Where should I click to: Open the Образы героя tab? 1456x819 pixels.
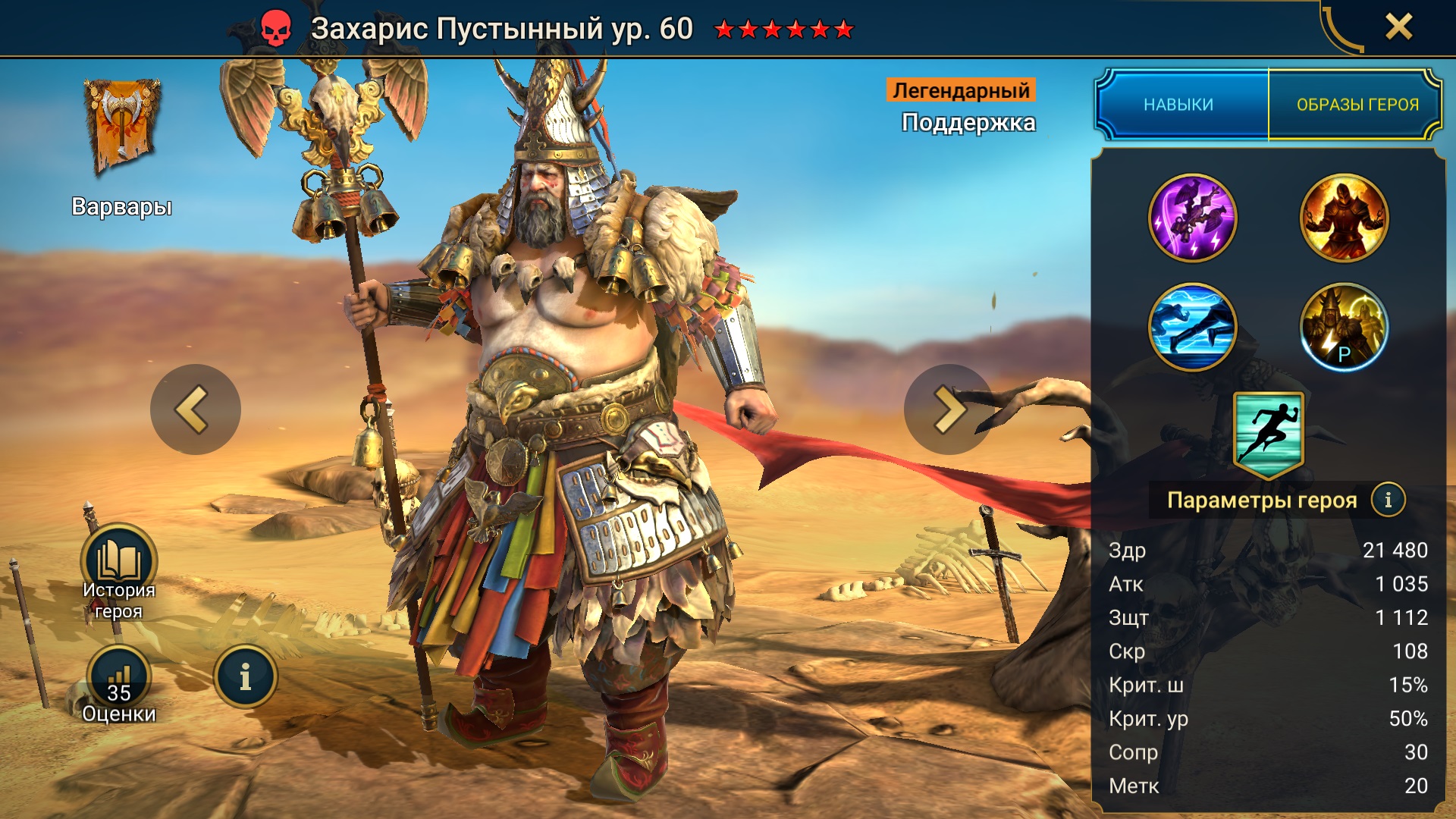(1357, 105)
